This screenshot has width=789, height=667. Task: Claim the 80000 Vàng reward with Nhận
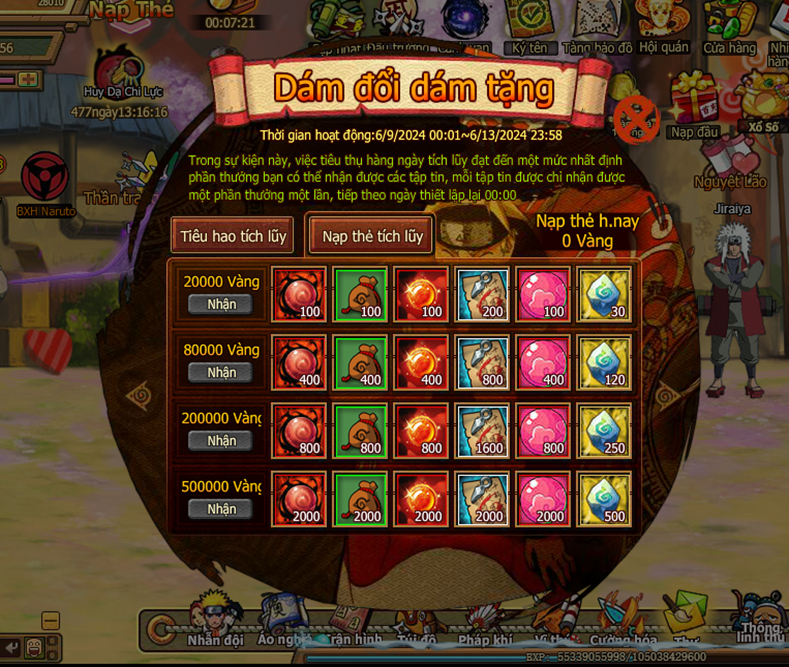click(x=221, y=372)
